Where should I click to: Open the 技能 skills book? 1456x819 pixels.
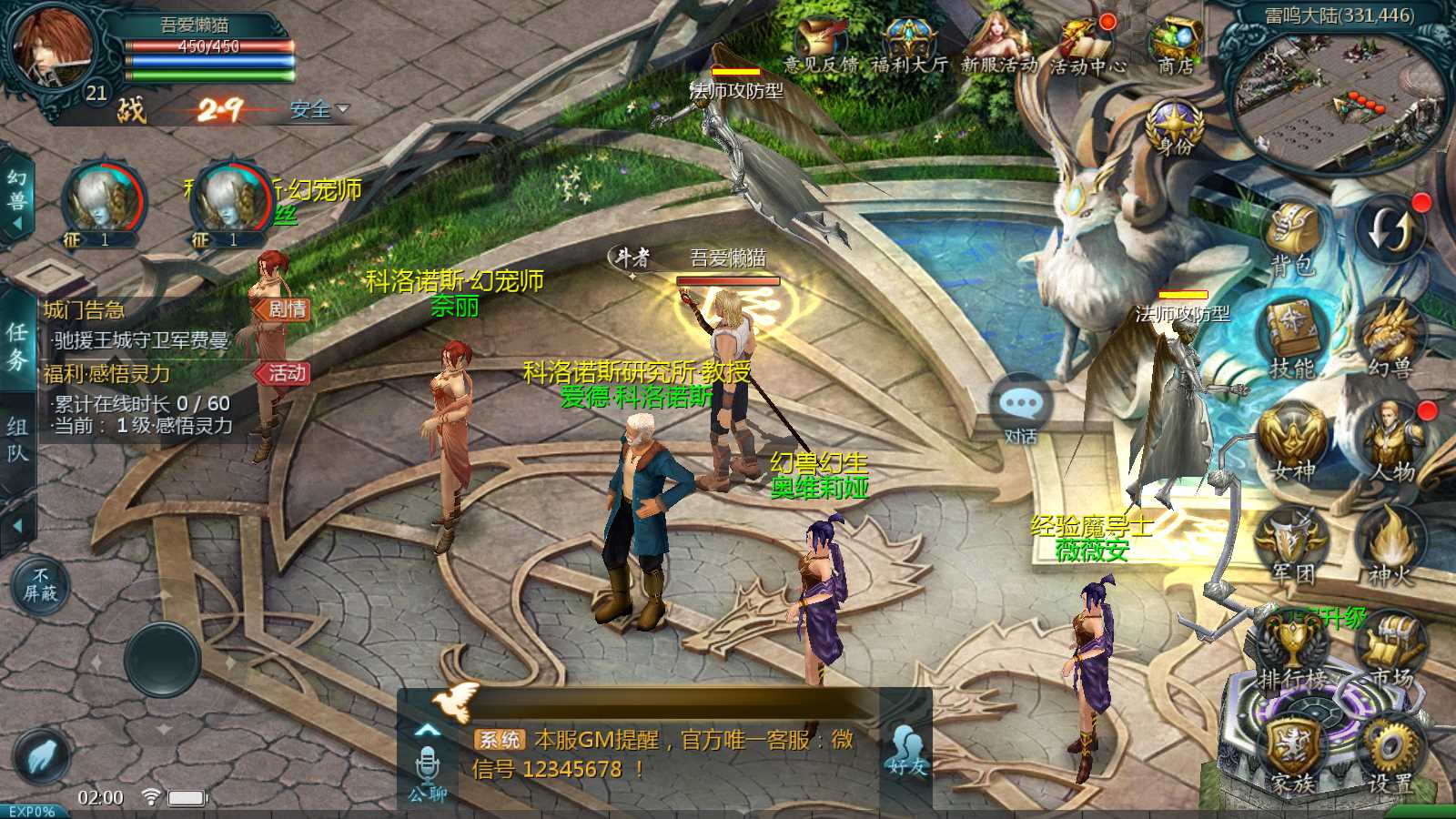pyautogui.click(x=1294, y=339)
